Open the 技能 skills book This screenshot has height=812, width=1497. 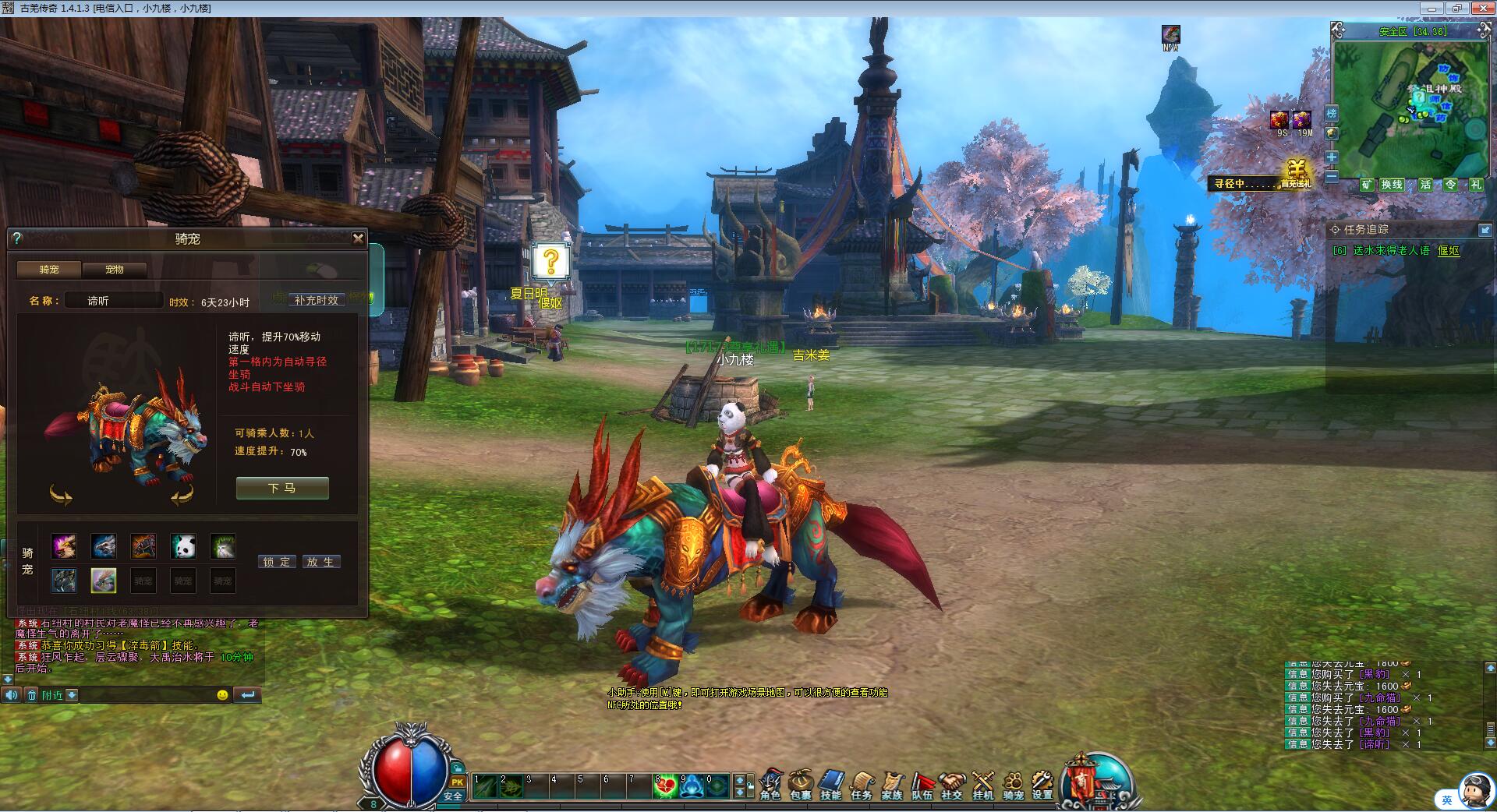tap(831, 784)
